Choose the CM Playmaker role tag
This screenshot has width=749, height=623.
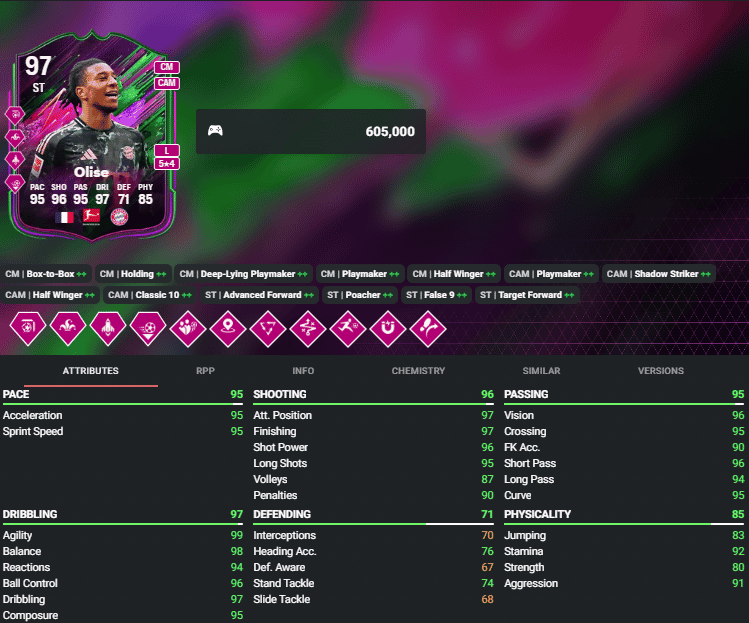click(x=360, y=274)
